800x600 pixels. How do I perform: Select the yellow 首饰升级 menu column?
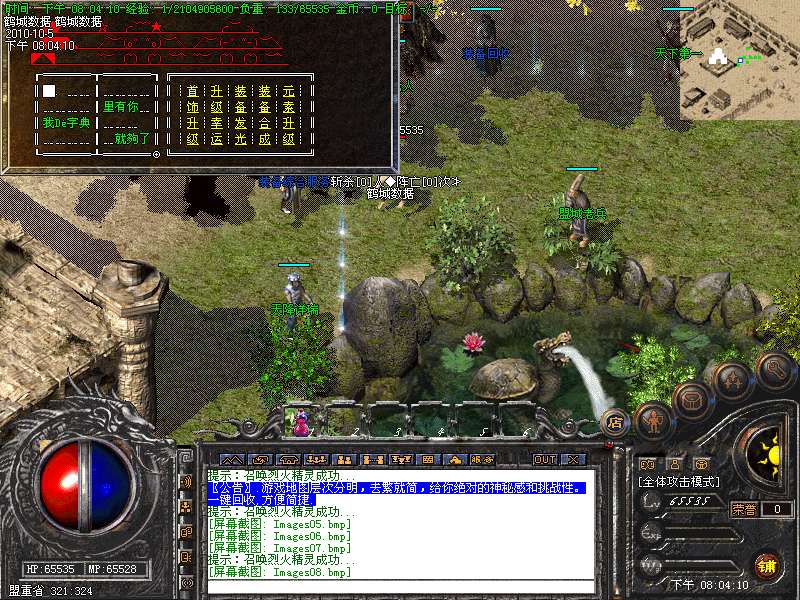193,115
